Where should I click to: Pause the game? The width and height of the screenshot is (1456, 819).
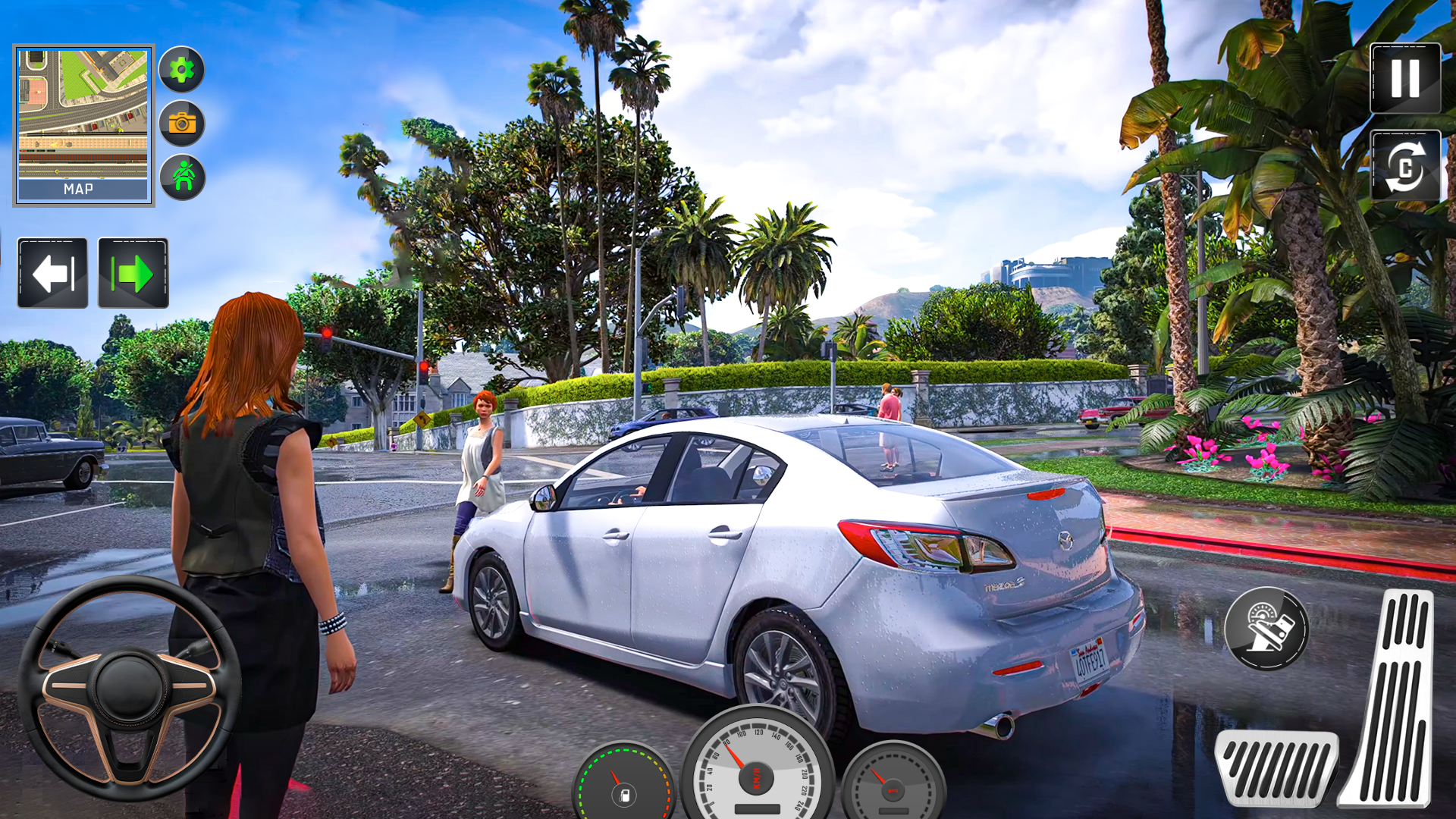pos(1405,78)
